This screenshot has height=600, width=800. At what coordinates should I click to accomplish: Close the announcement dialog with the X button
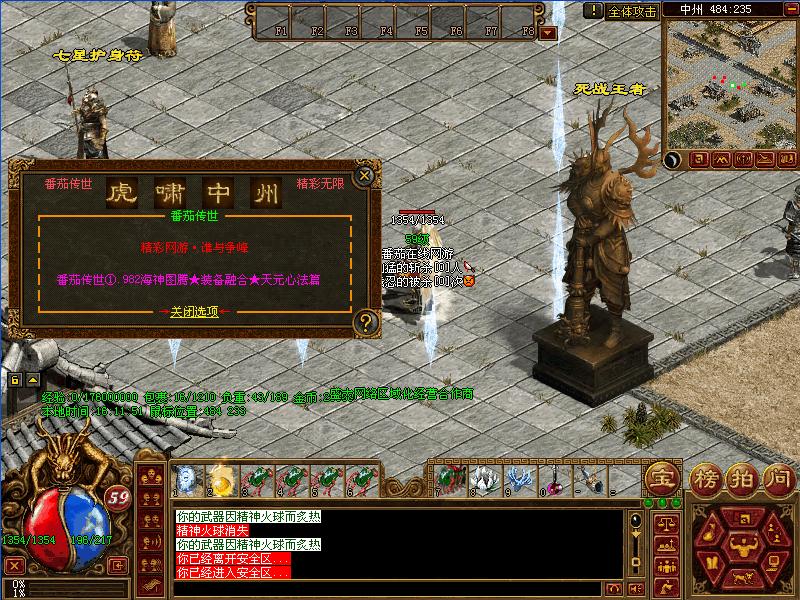click(x=365, y=175)
